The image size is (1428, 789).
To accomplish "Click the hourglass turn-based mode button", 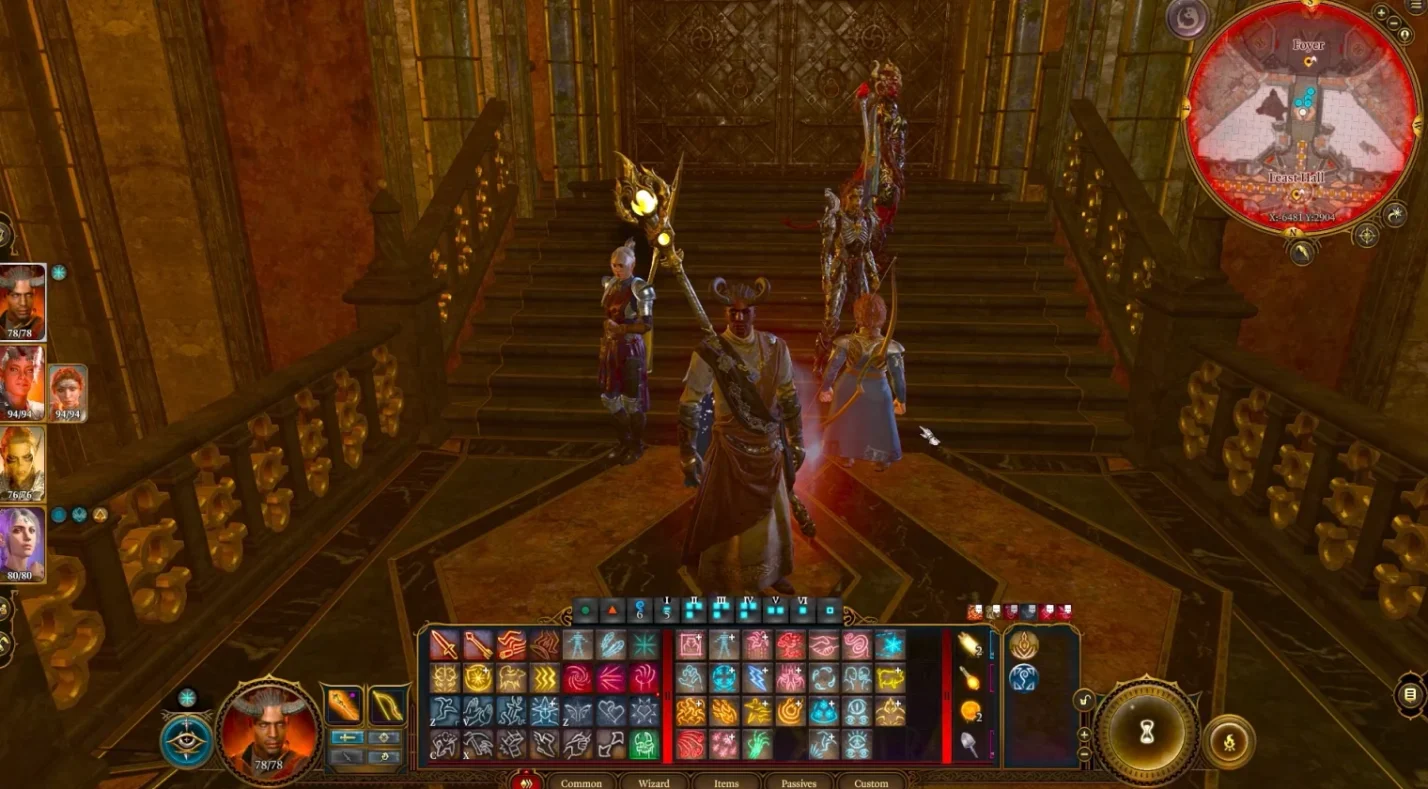I will coord(1147,736).
